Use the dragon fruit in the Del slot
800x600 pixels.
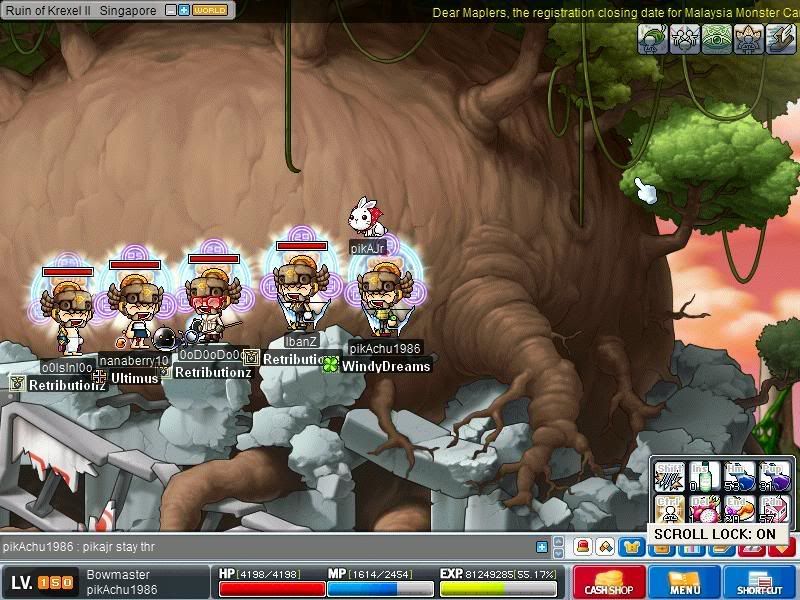tap(705, 510)
